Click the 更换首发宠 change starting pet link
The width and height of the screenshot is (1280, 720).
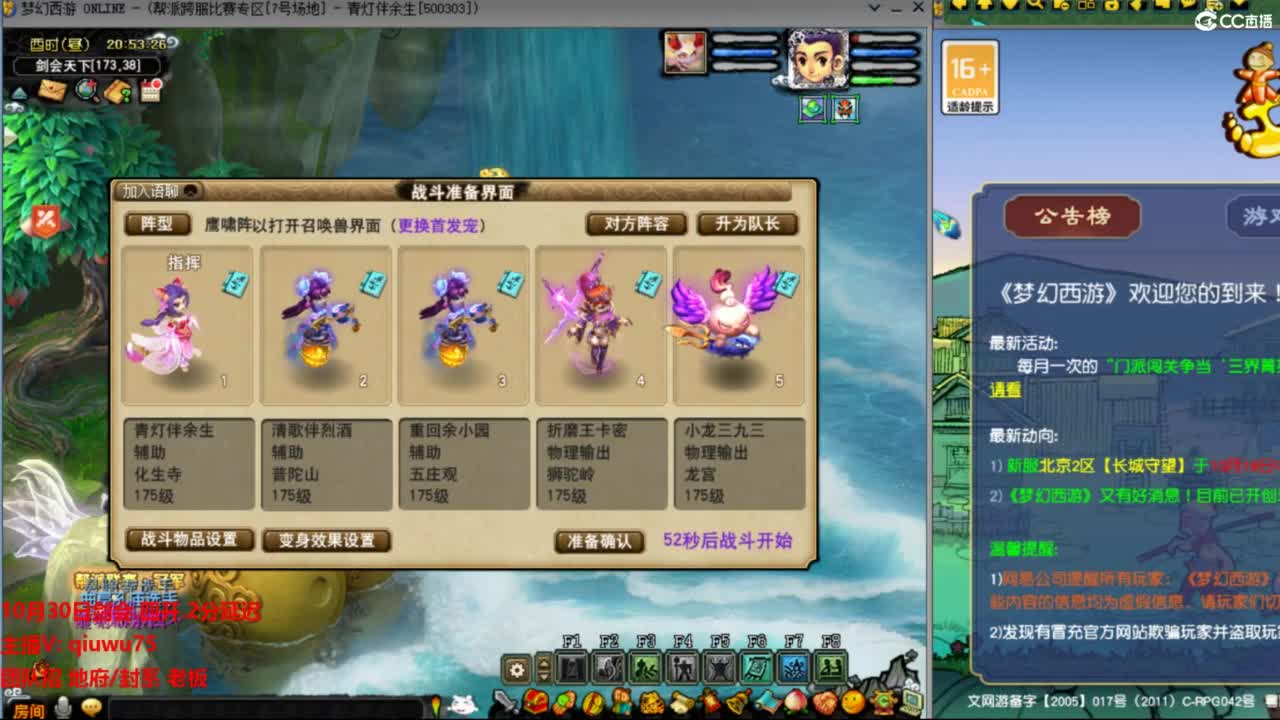440,224
